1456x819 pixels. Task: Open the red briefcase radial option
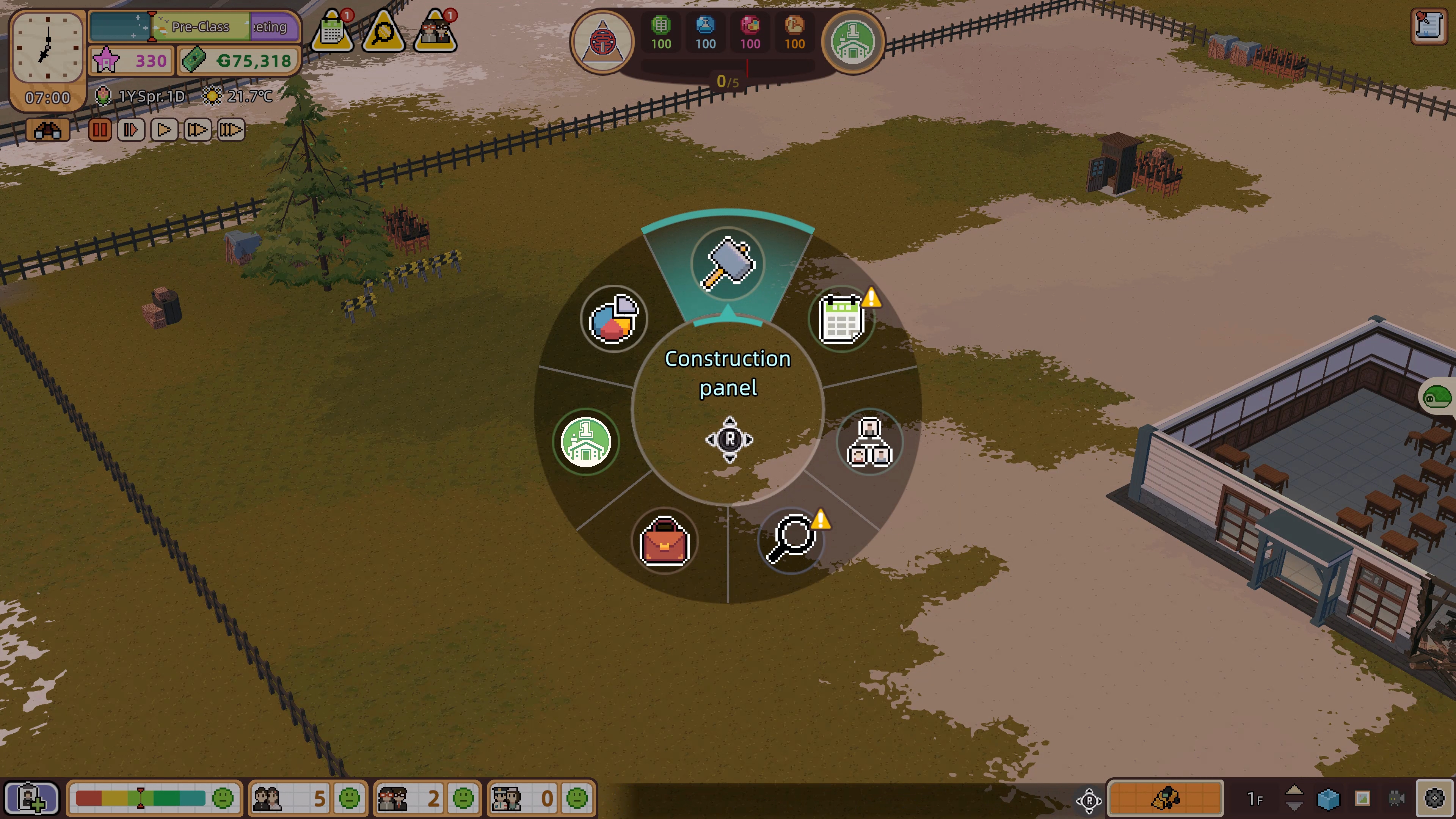click(x=664, y=541)
